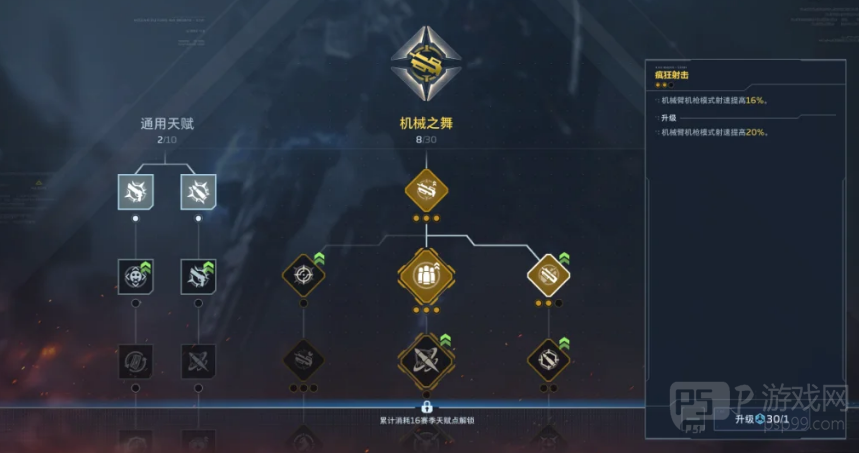Image resolution: width=859 pixels, height=453 pixels.
Task: Choose the gold talent on the right branch
Action: 547,274
